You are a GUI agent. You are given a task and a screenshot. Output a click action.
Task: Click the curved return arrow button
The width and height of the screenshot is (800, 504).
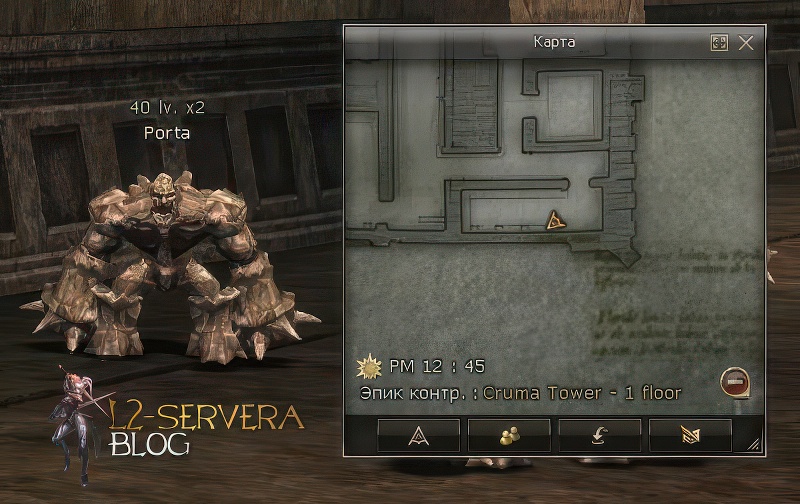coord(599,435)
